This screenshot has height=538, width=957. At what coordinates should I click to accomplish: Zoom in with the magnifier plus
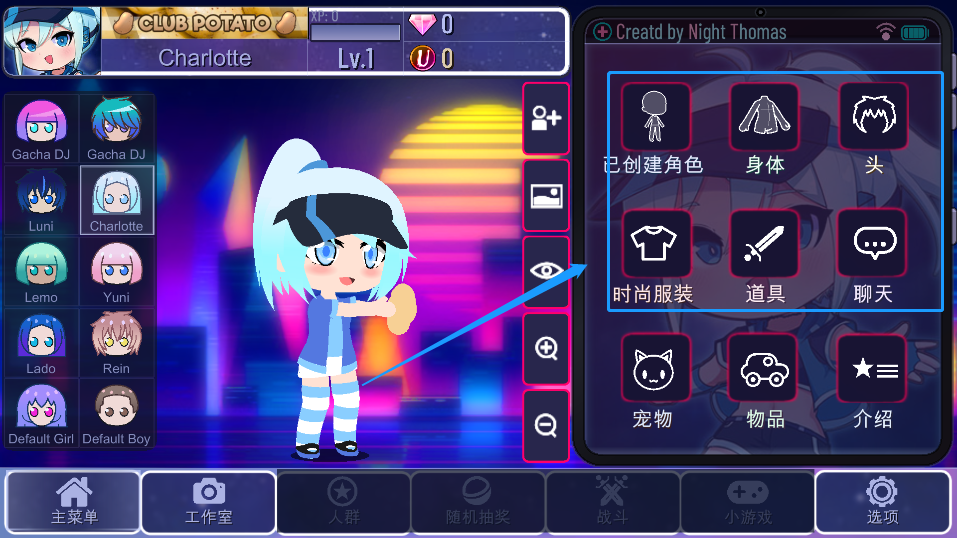click(x=546, y=348)
